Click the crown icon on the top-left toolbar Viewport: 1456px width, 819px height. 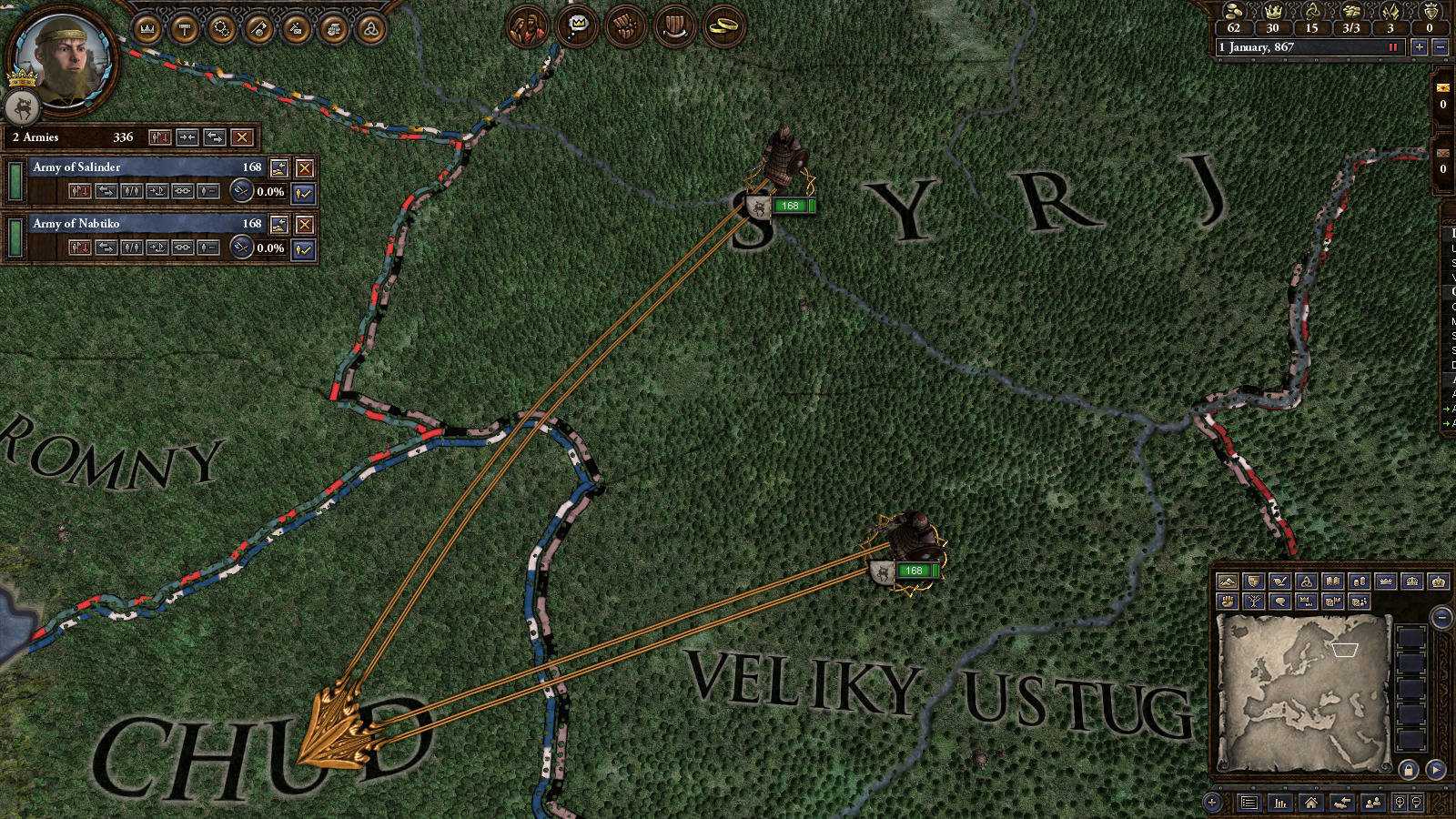[147, 27]
